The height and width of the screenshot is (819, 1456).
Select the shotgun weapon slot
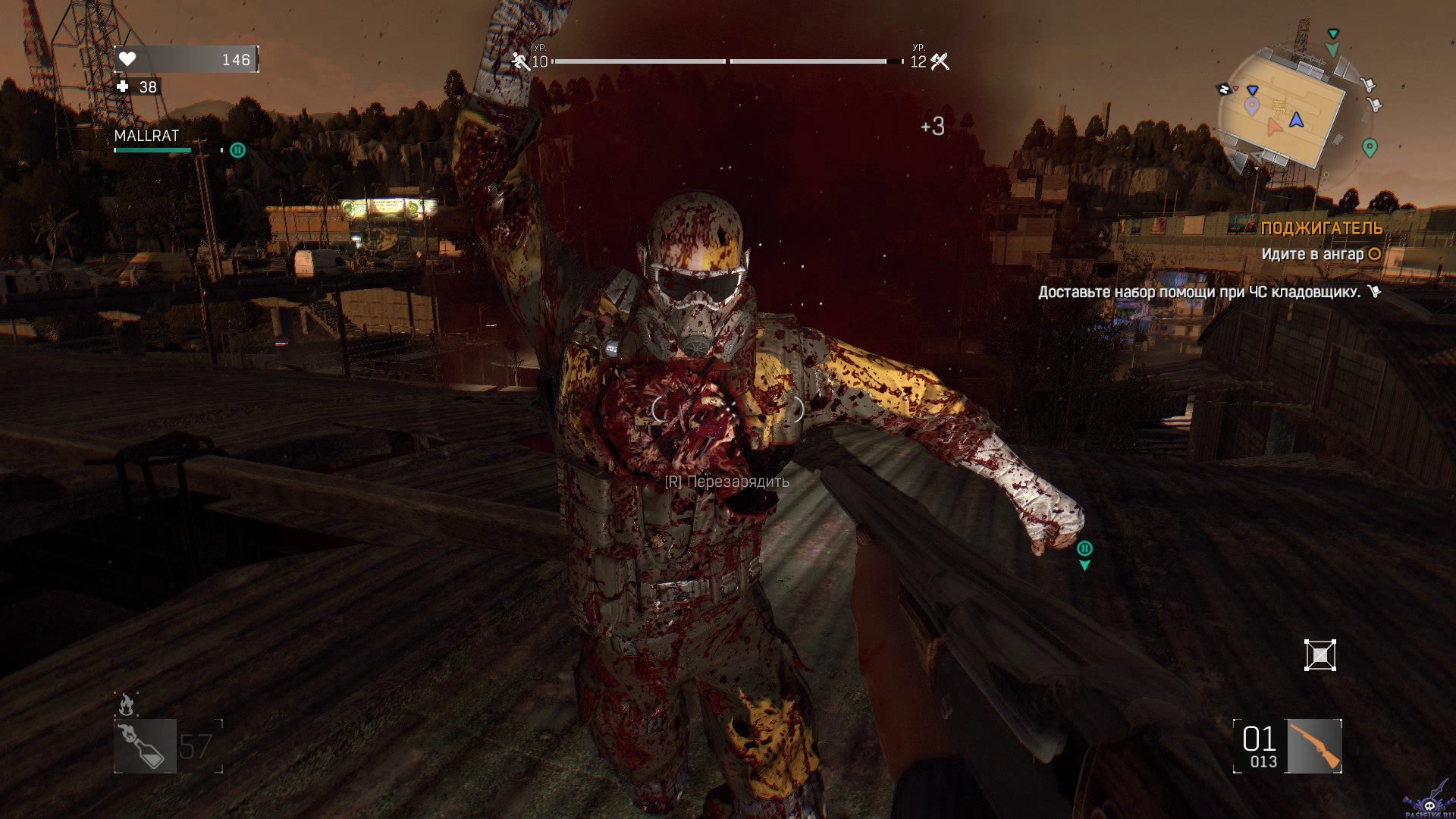[x=1314, y=746]
